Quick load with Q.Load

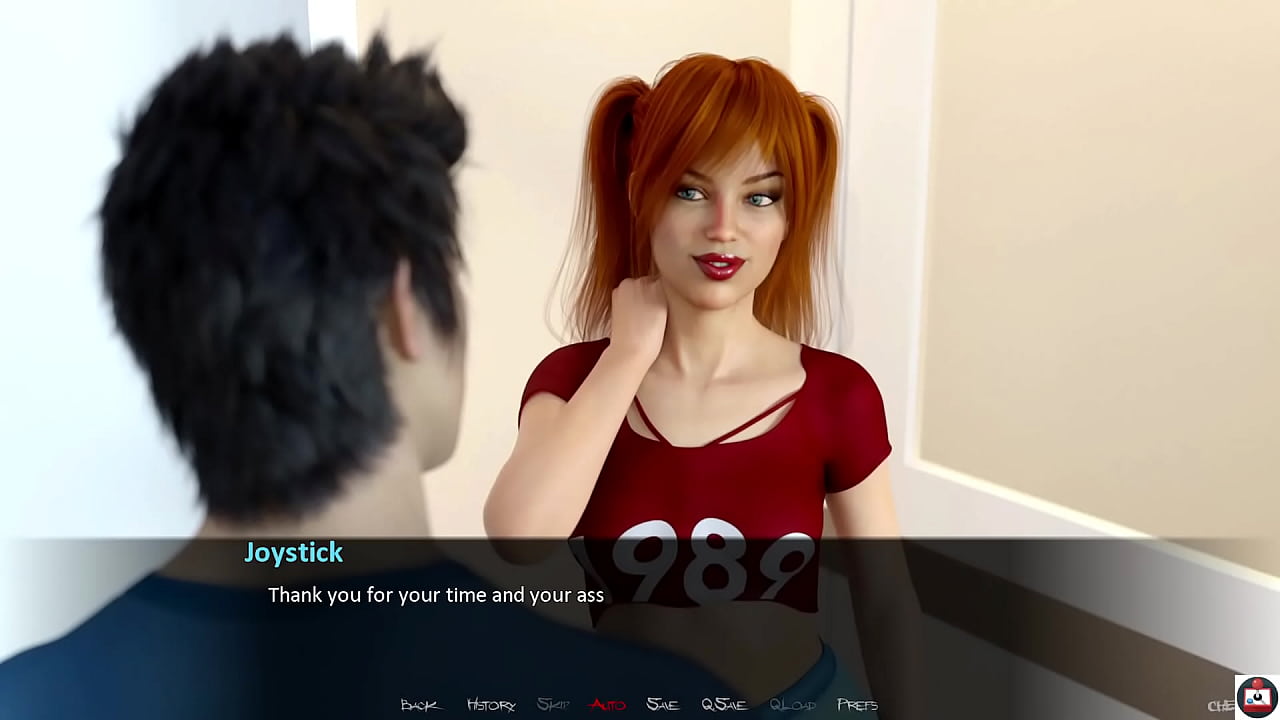(x=792, y=705)
